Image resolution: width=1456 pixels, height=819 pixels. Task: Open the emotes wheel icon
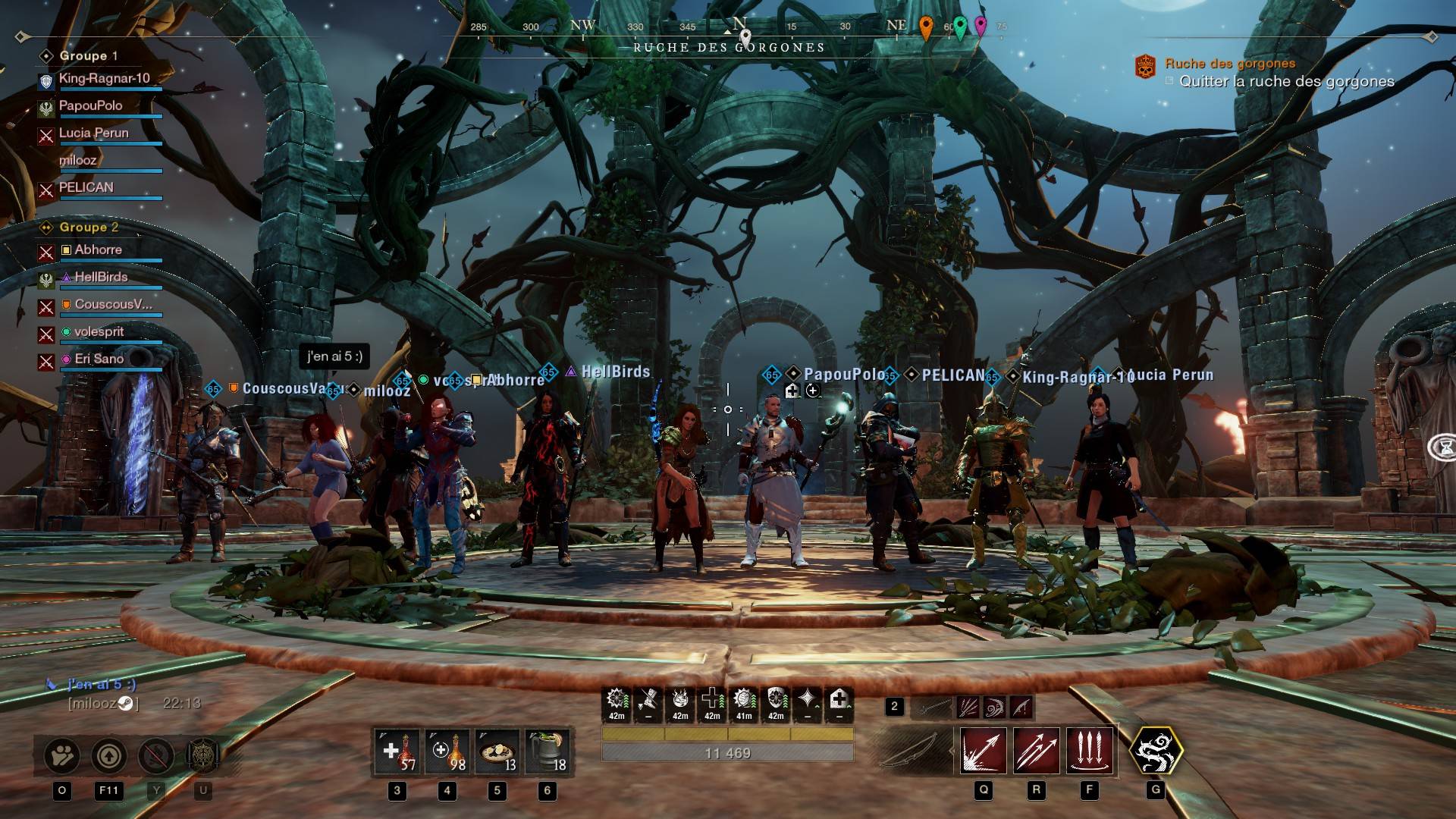[62, 755]
